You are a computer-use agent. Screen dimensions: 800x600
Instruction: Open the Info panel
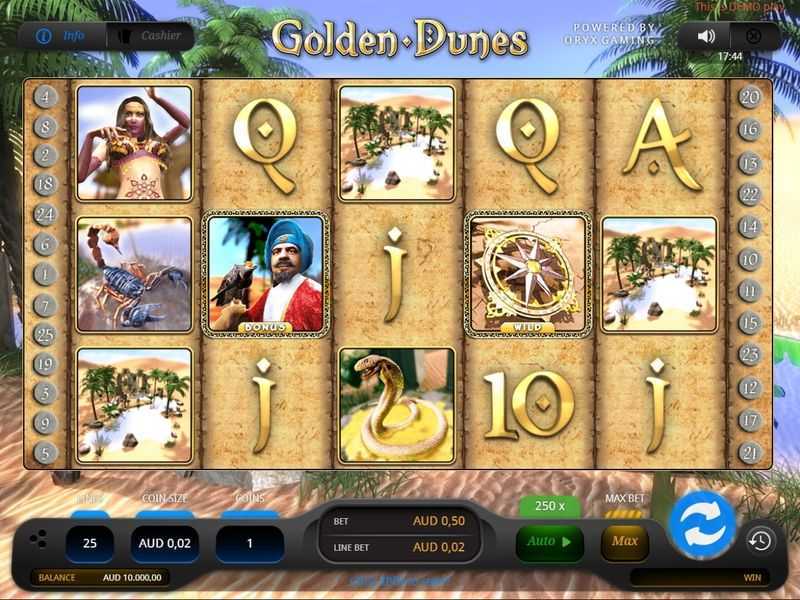point(63,36)
